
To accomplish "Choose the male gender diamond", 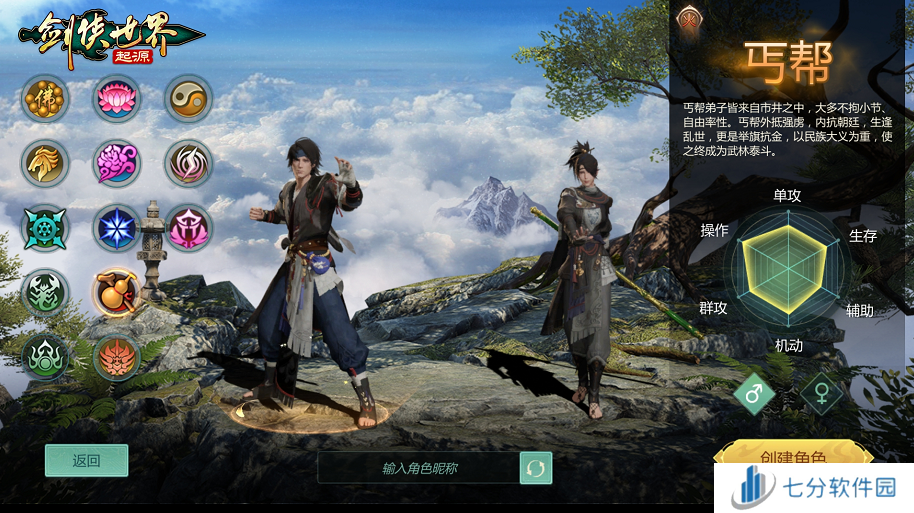I will click(754, 393).
